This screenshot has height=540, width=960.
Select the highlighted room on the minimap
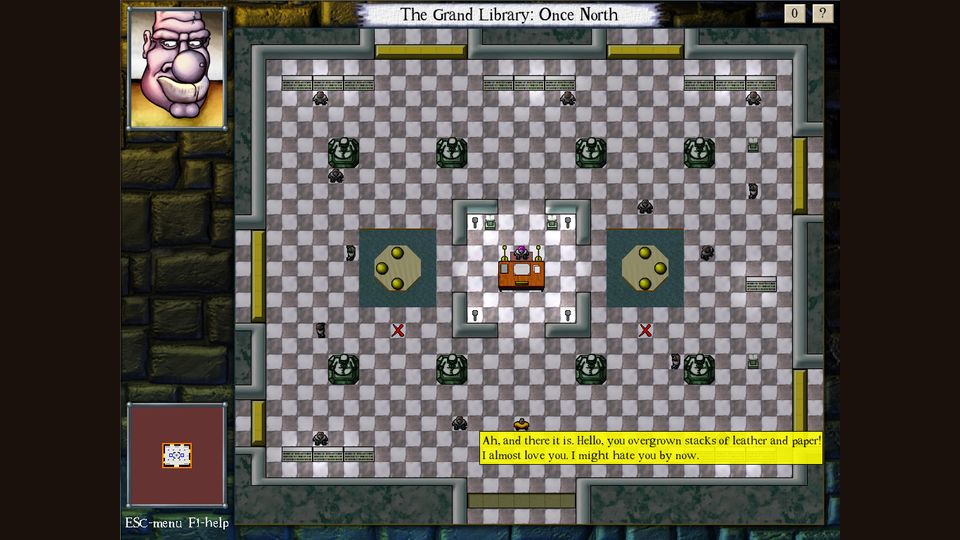(x=177, y=455)
